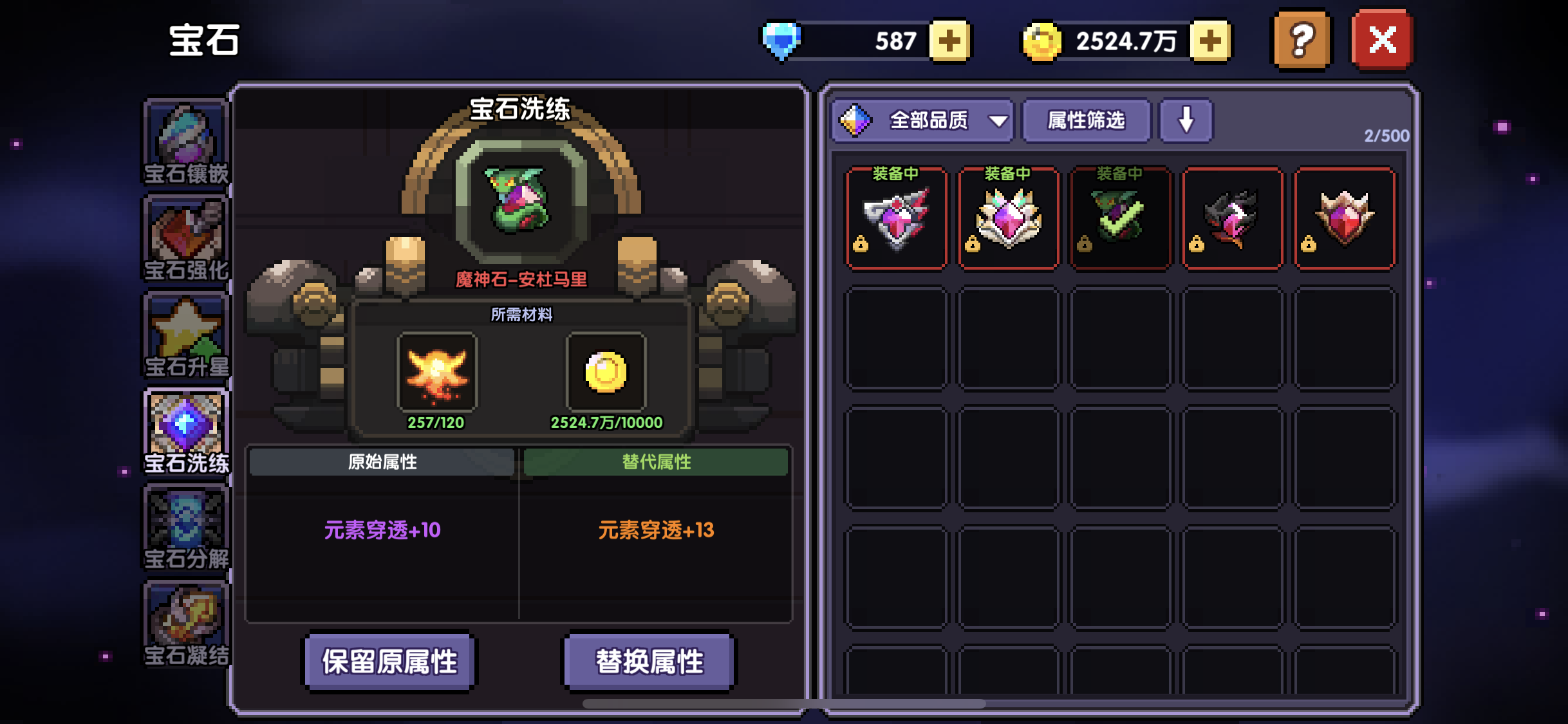Click the gold coin material icon
The height and width of the screenshot is (724, 1568).
click(605, 372)
